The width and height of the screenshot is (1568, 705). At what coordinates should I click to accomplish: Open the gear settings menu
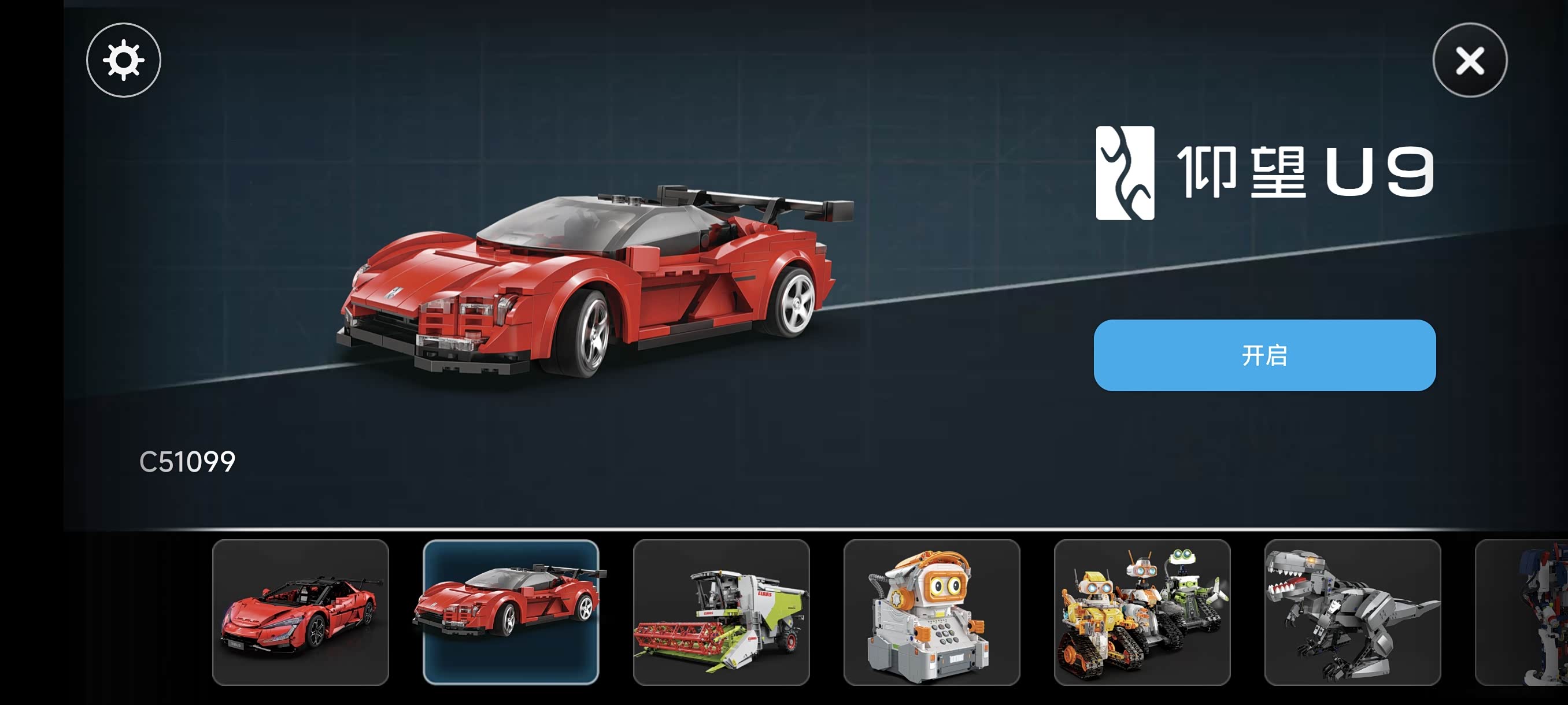point(124,60)
